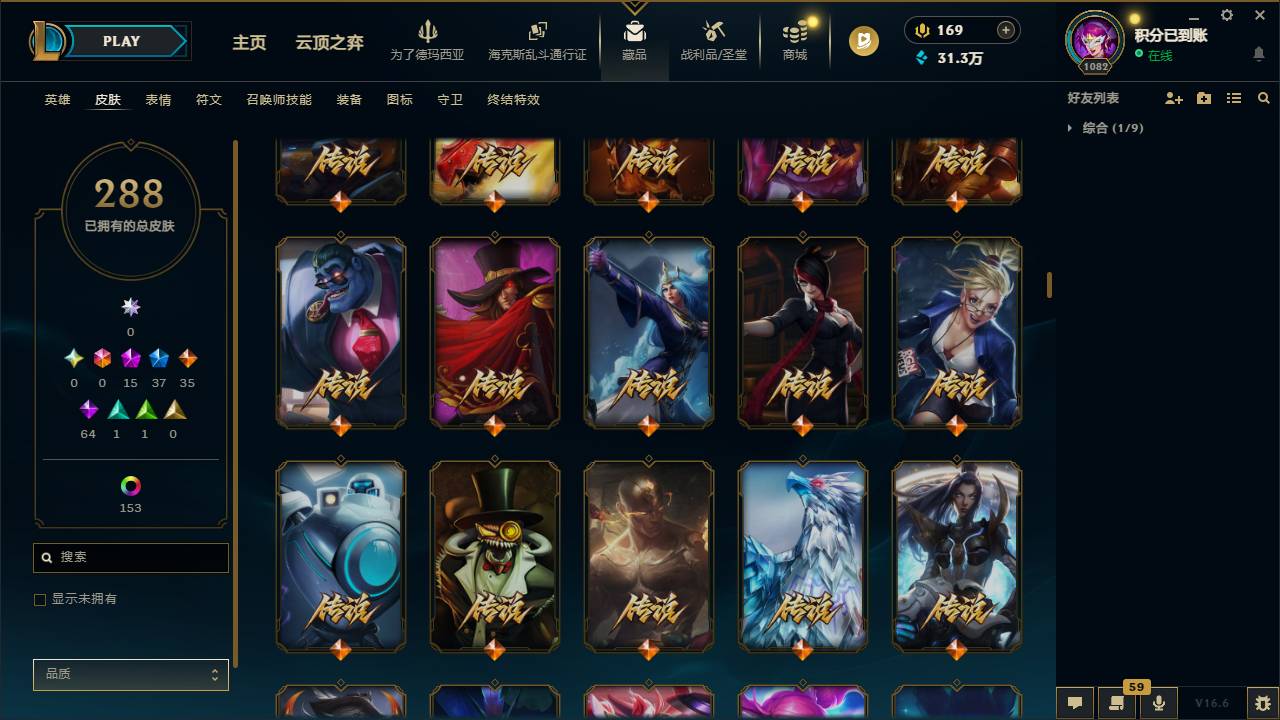Switch to the 英雄 tab
Image resolution: width=1280 pixels, height=720 pixels.
(x=57, y=99)
